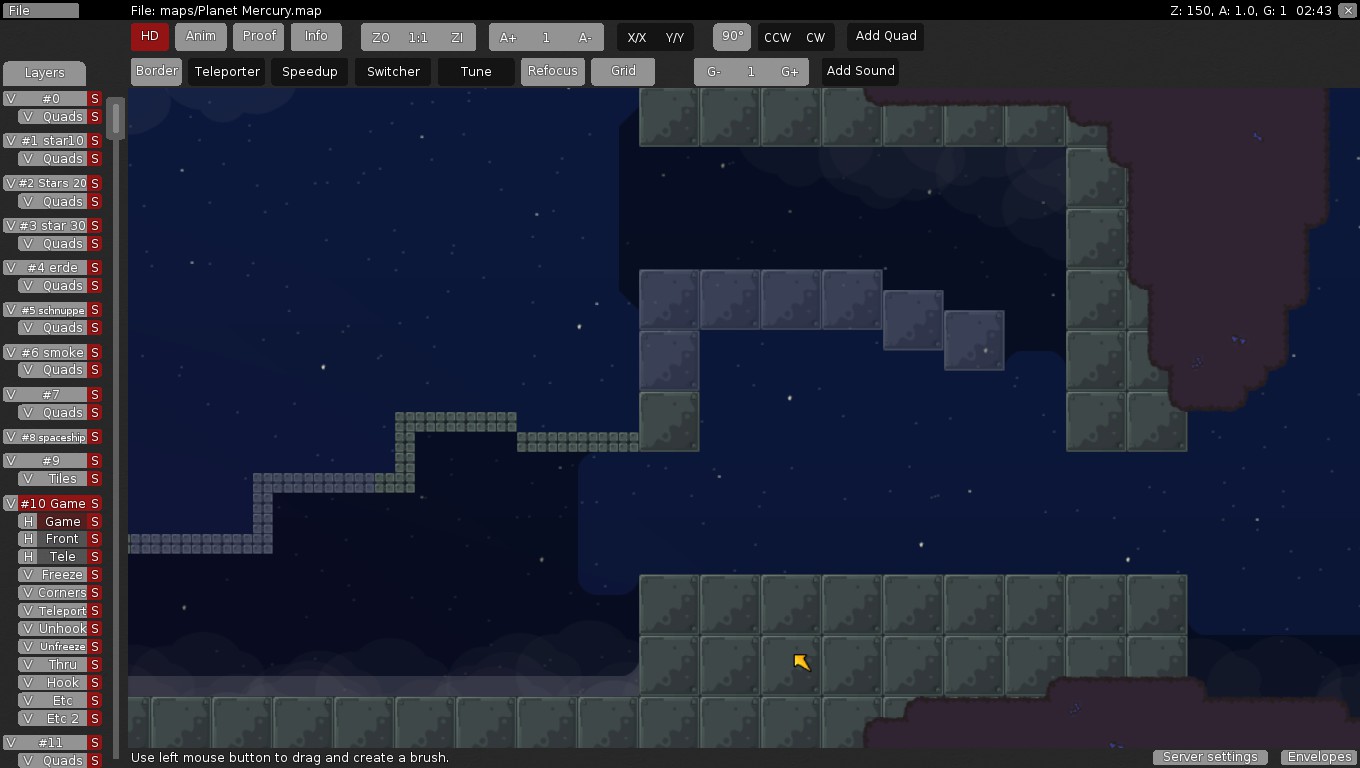Open the Teleporter tool

click(x=227, y=72)
